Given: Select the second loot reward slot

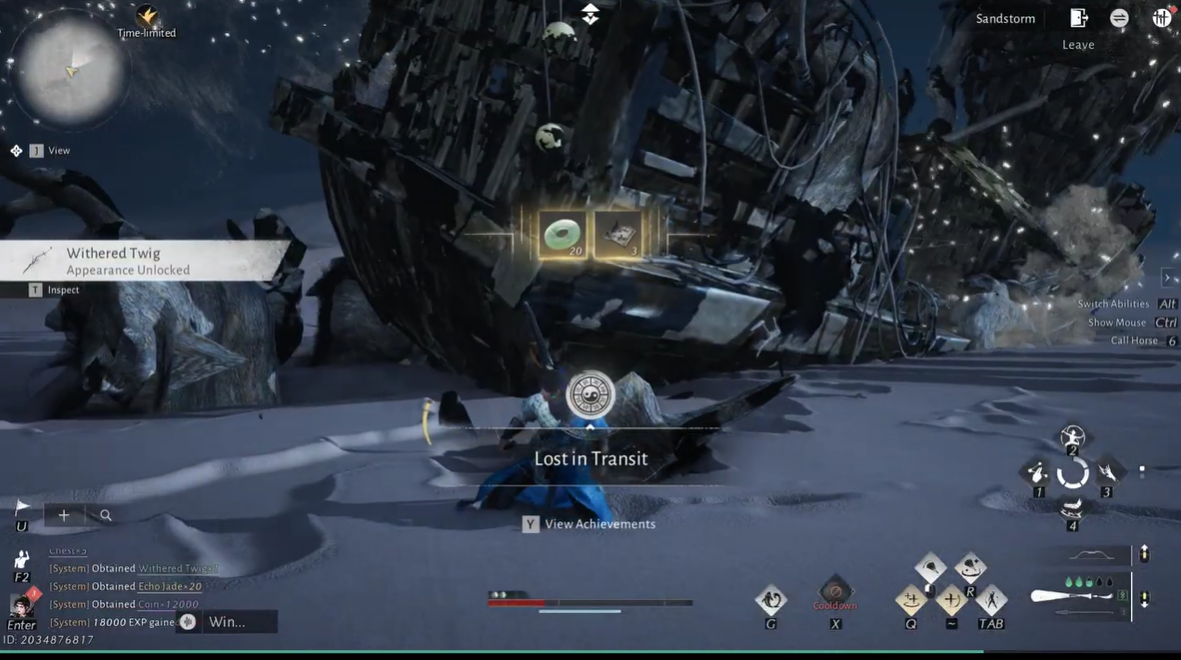Looking at the screenshot, I should tap(618, 235).
